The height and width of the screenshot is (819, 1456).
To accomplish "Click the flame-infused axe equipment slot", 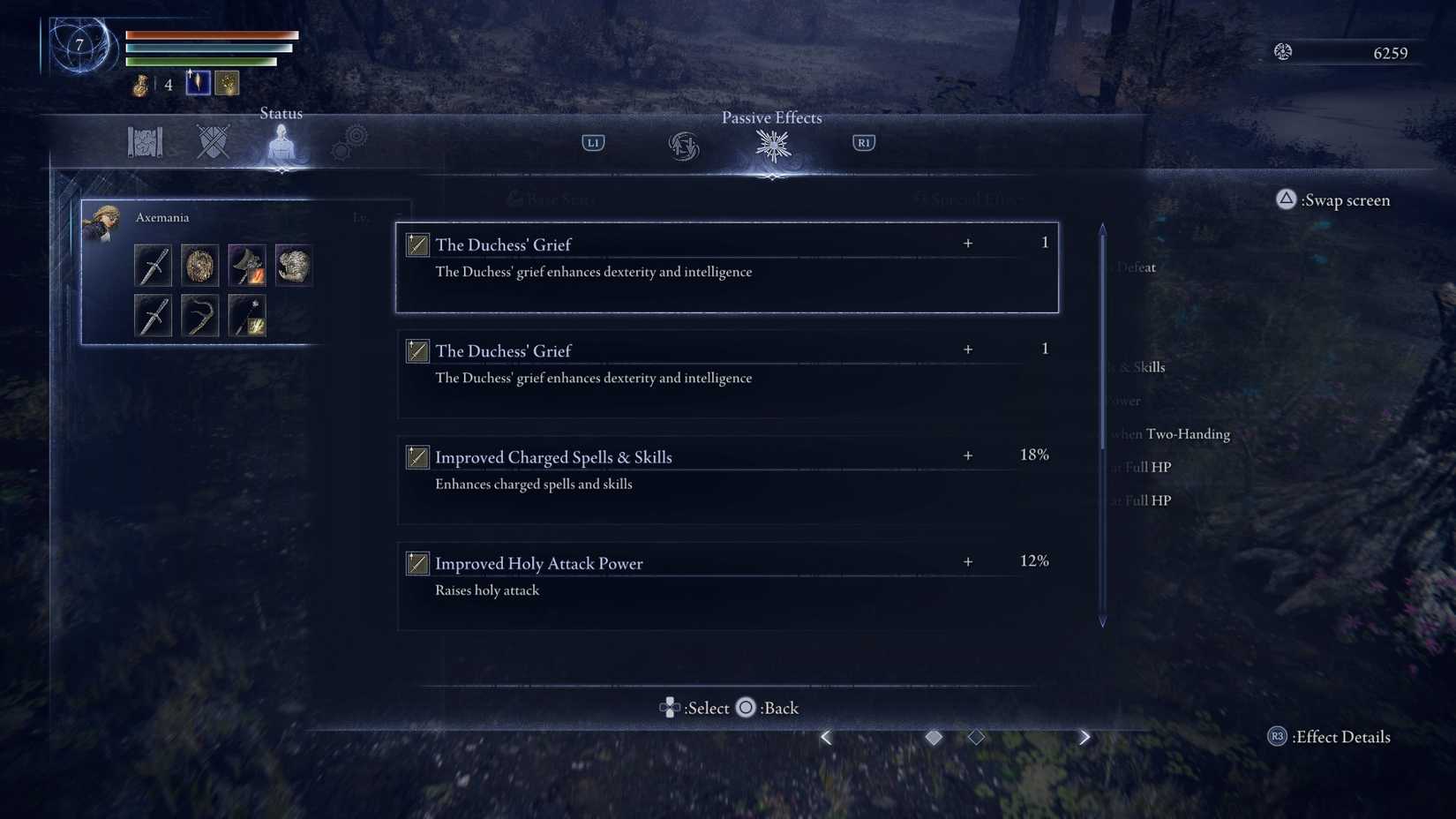I will coord(246,265).
